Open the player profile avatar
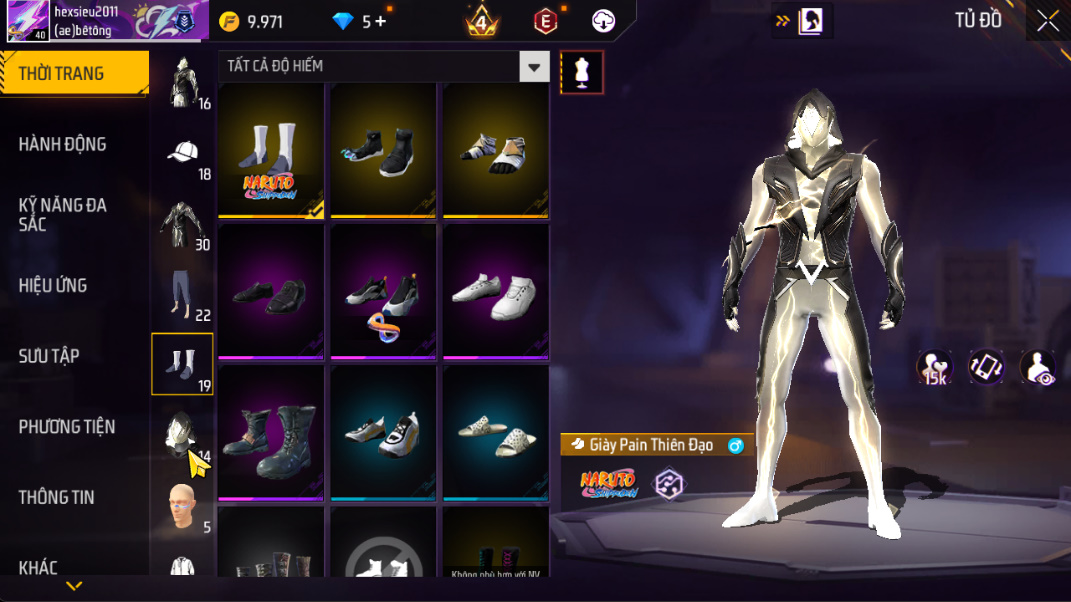1071x602 pixels. point(28,21)
